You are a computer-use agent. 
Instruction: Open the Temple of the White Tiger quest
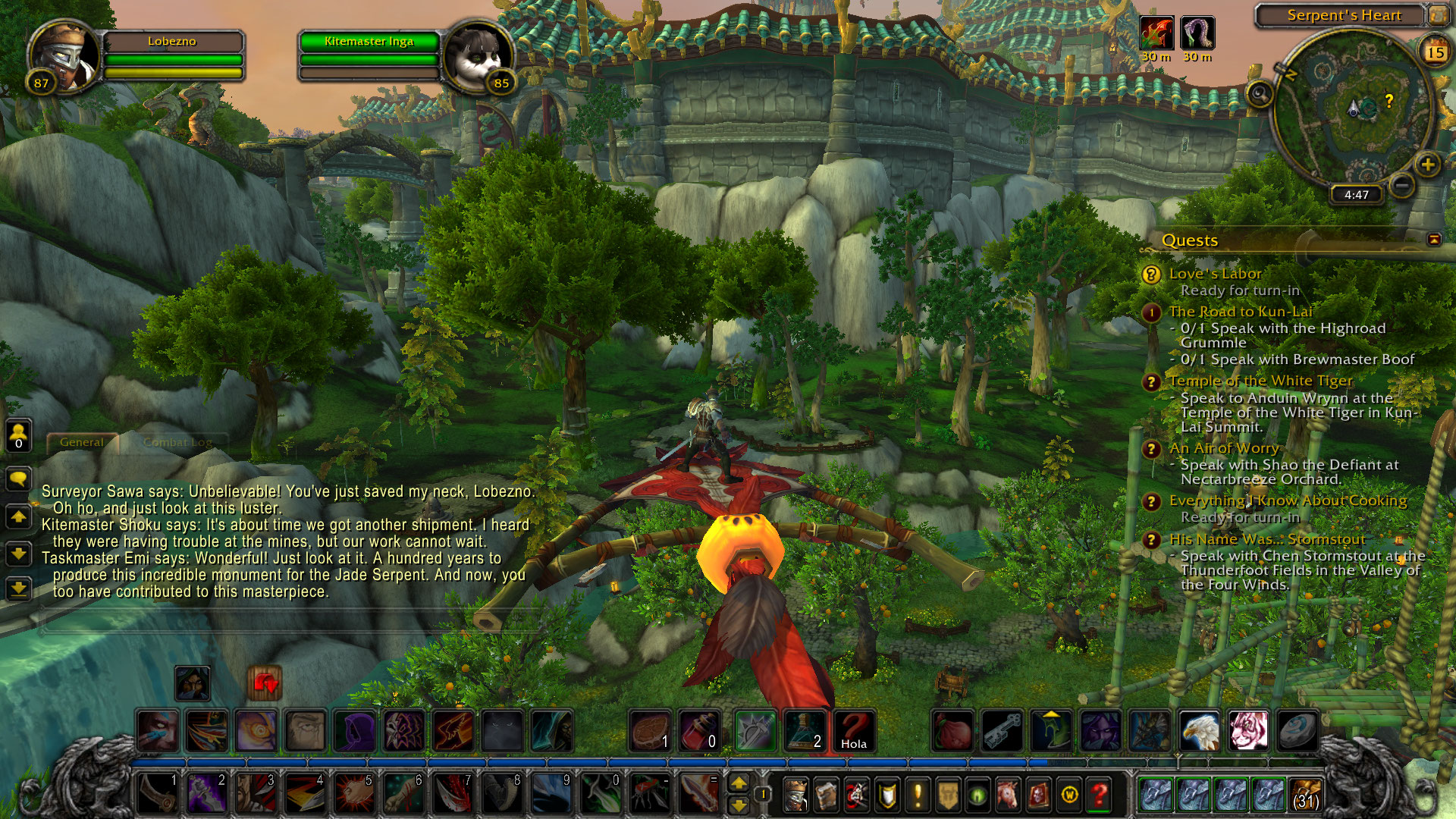[1260, 381]
